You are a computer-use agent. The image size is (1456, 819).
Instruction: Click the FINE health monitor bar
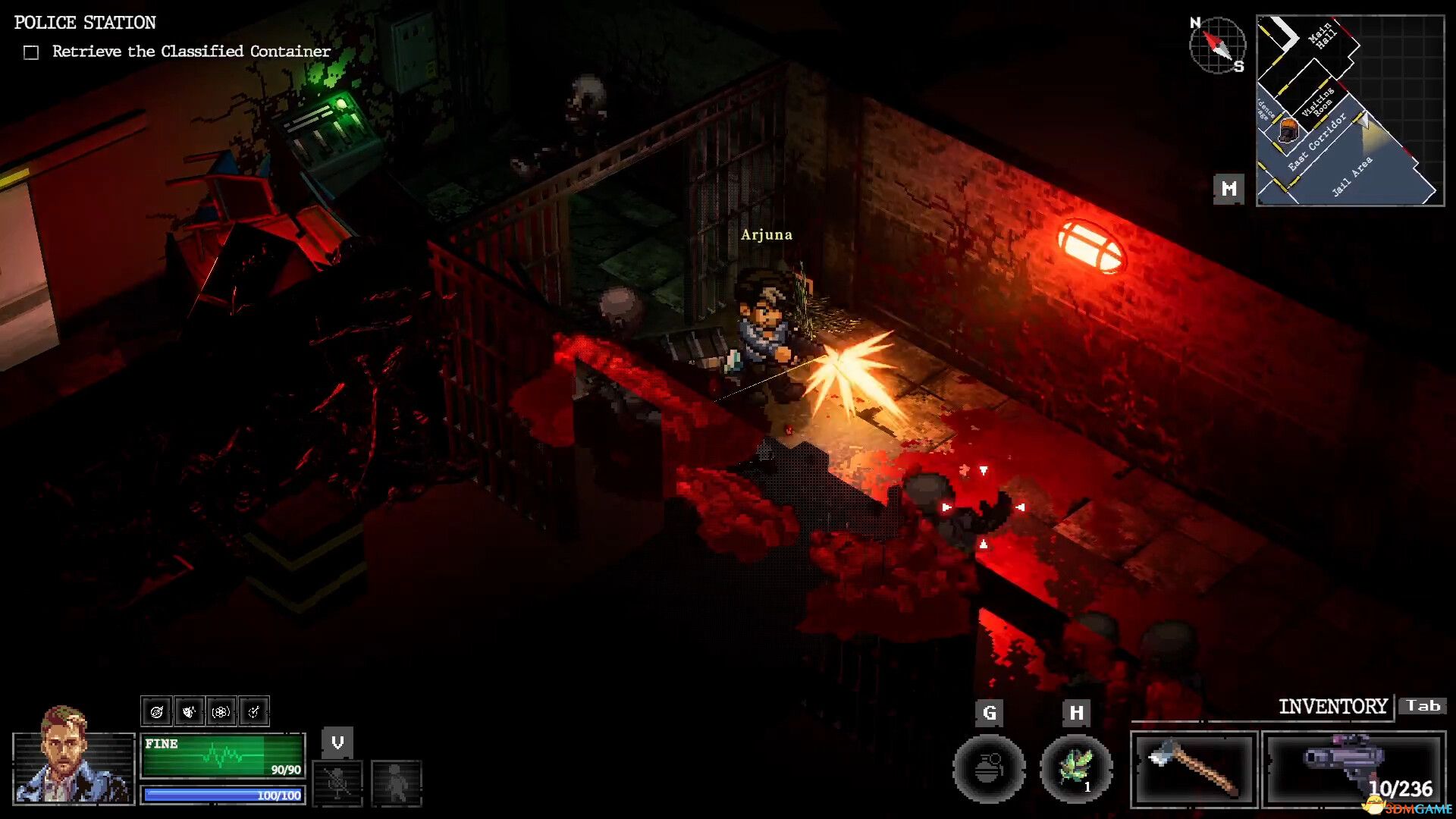point(222,755)
